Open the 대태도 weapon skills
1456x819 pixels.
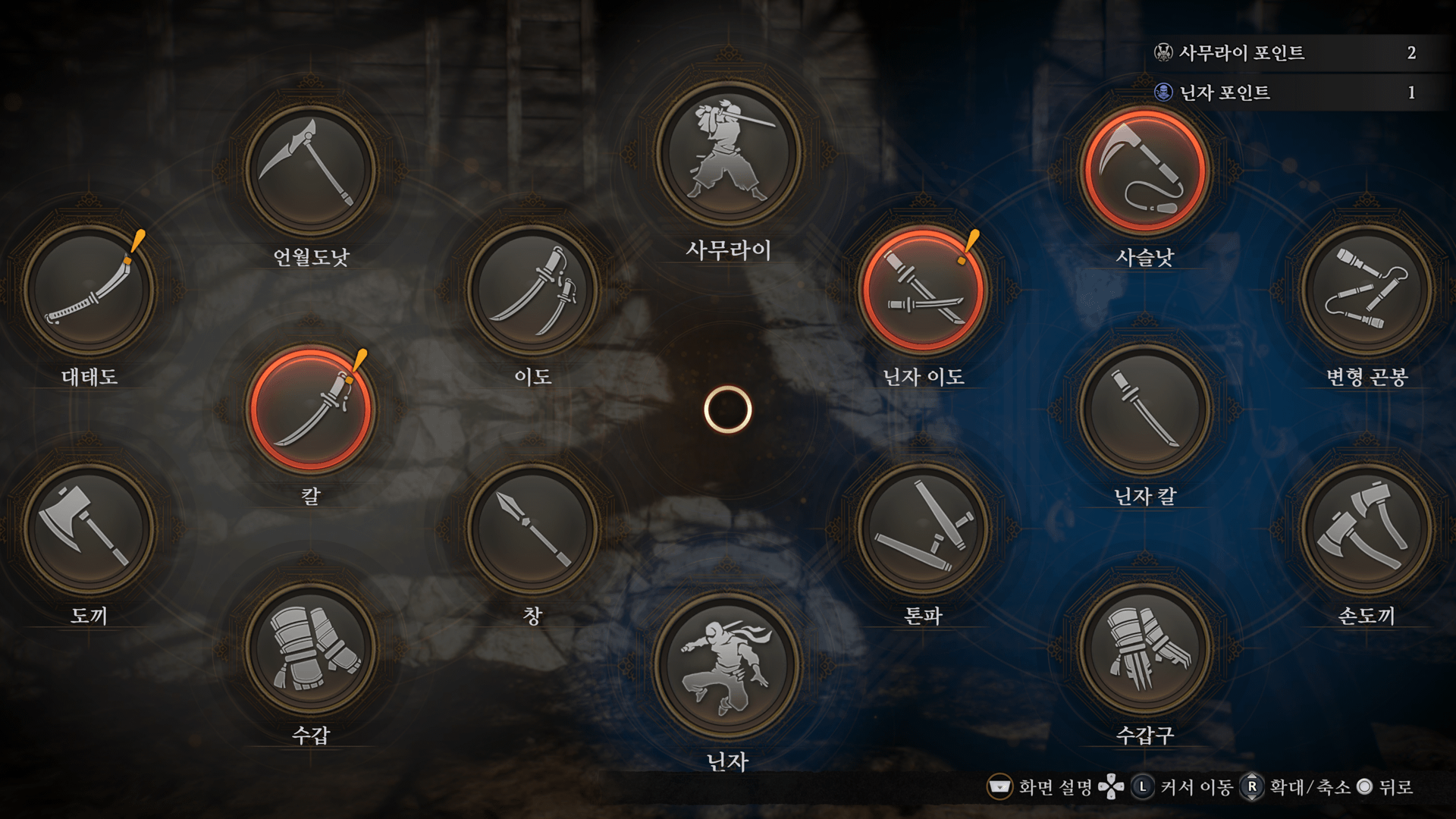click(x=89, y=290)
